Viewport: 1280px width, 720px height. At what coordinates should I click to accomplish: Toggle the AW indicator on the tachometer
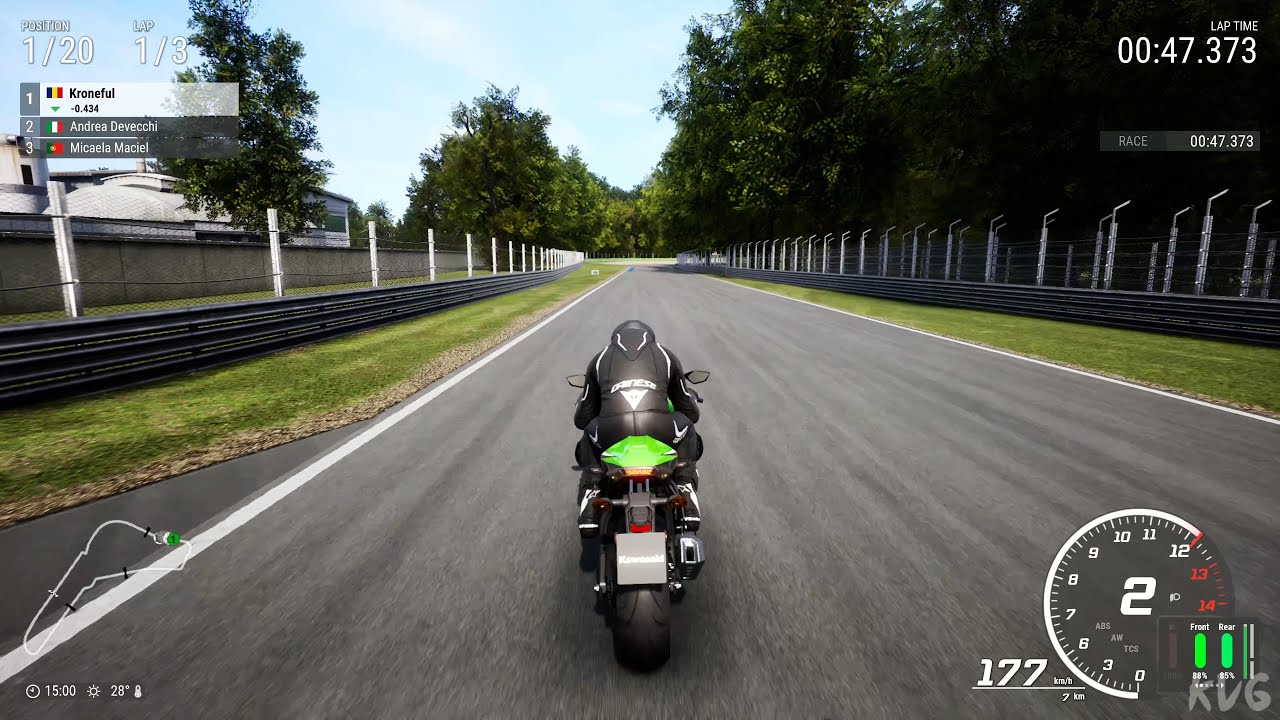click(x=1116, y=637)
